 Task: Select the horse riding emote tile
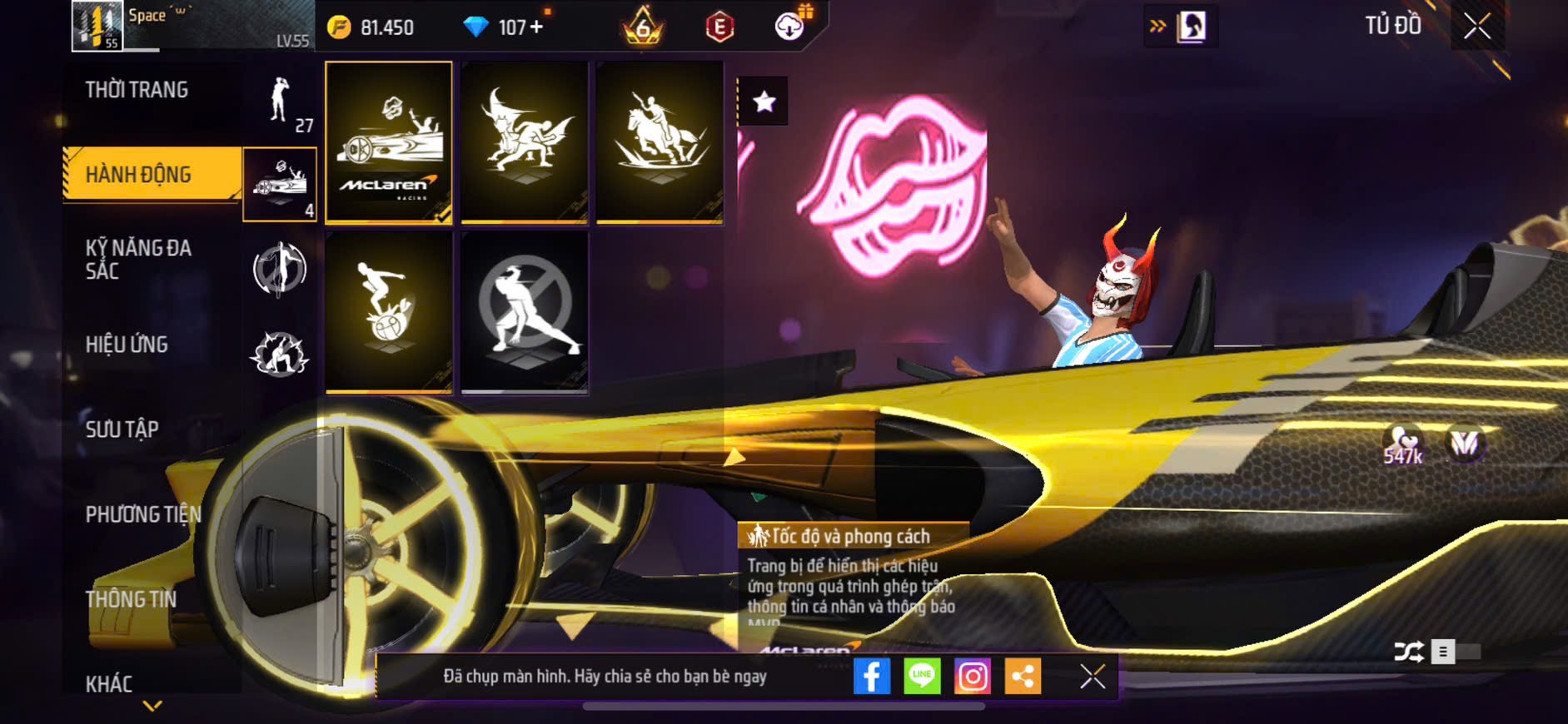tap(660, 142)
